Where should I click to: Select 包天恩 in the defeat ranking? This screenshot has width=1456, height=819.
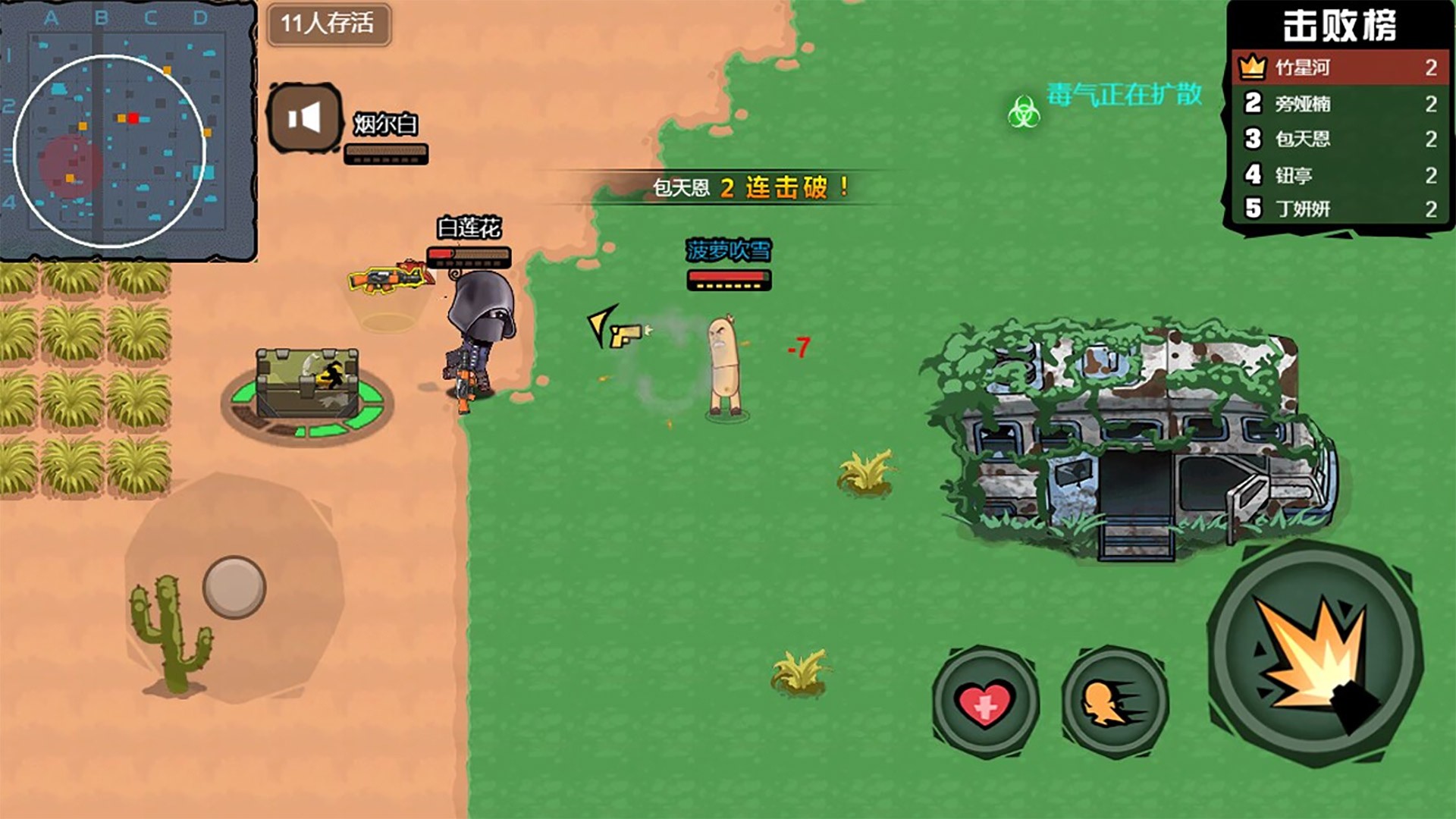click(1340, 139)
